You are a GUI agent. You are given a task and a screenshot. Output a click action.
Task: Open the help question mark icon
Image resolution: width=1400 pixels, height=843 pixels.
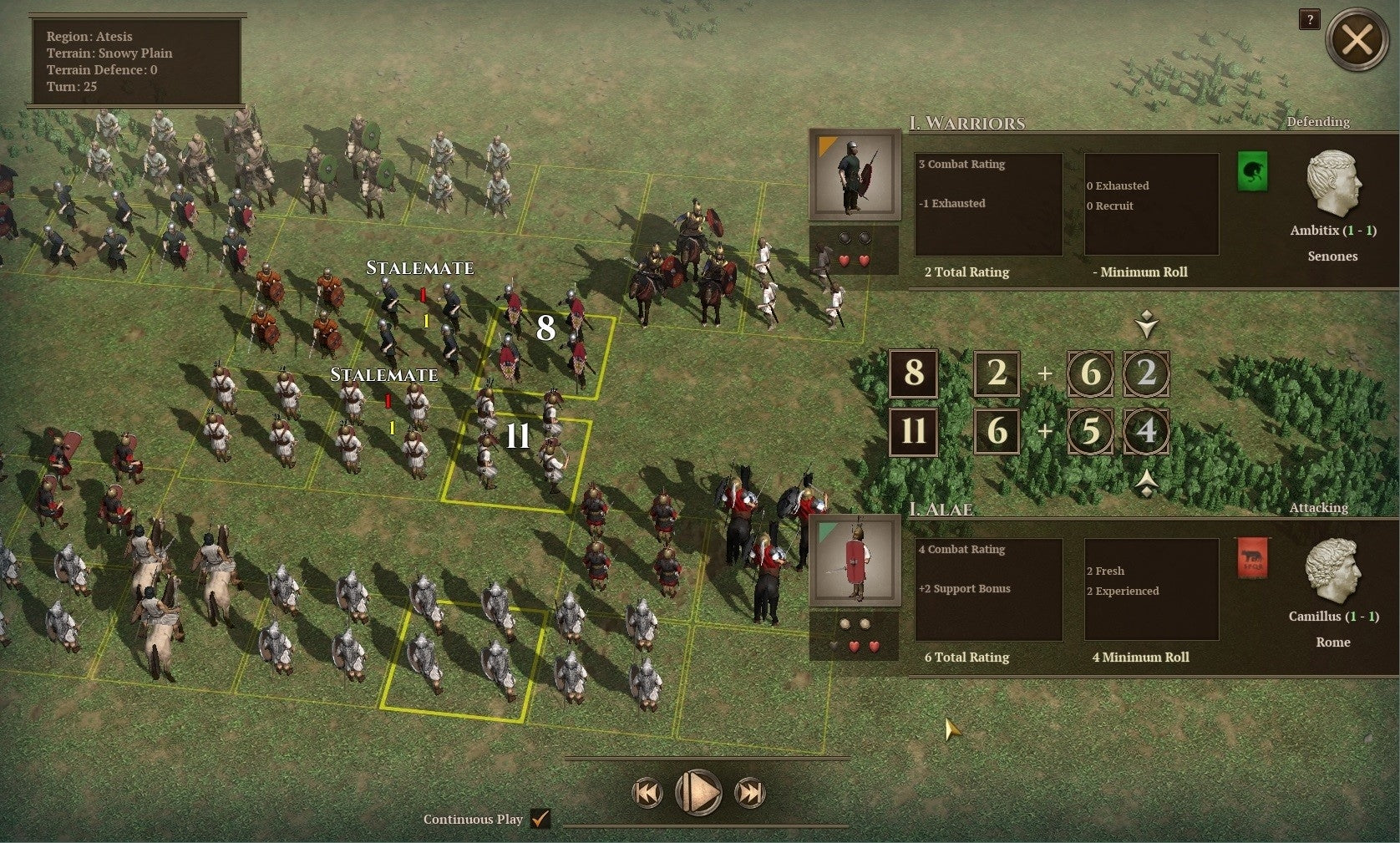tap(1309, 20)
